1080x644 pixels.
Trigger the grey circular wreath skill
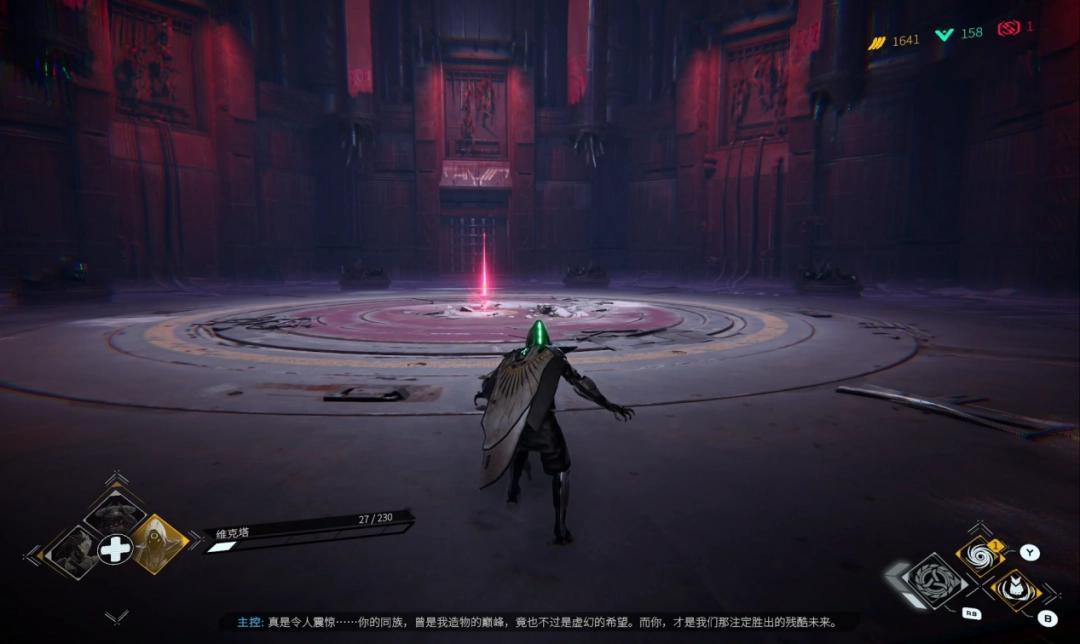[x=936, y=581]
